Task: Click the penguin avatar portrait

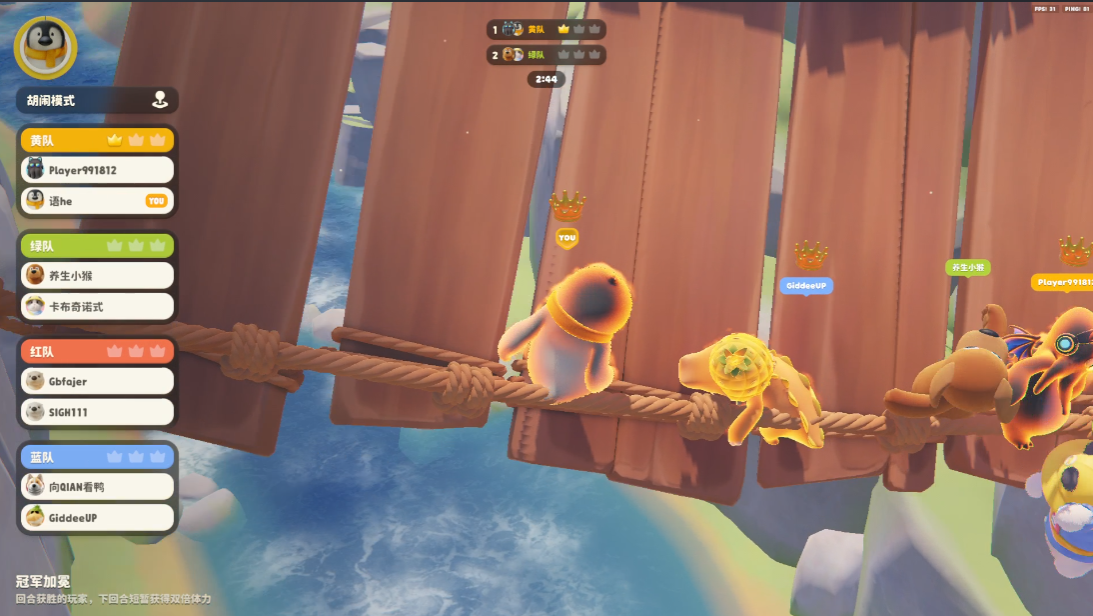Action: [x=45, y=47]
